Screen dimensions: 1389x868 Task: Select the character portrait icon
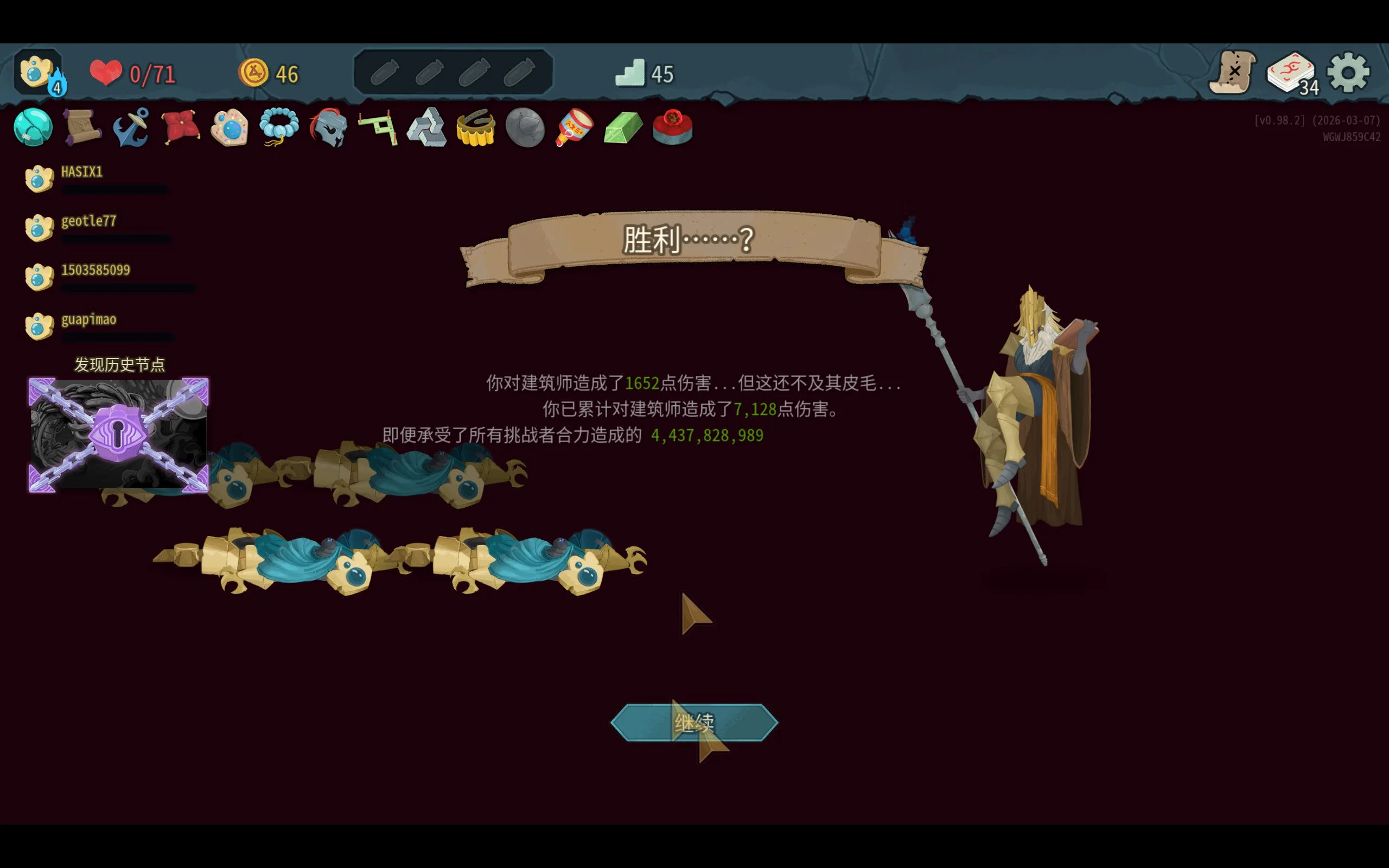point(38,73)
